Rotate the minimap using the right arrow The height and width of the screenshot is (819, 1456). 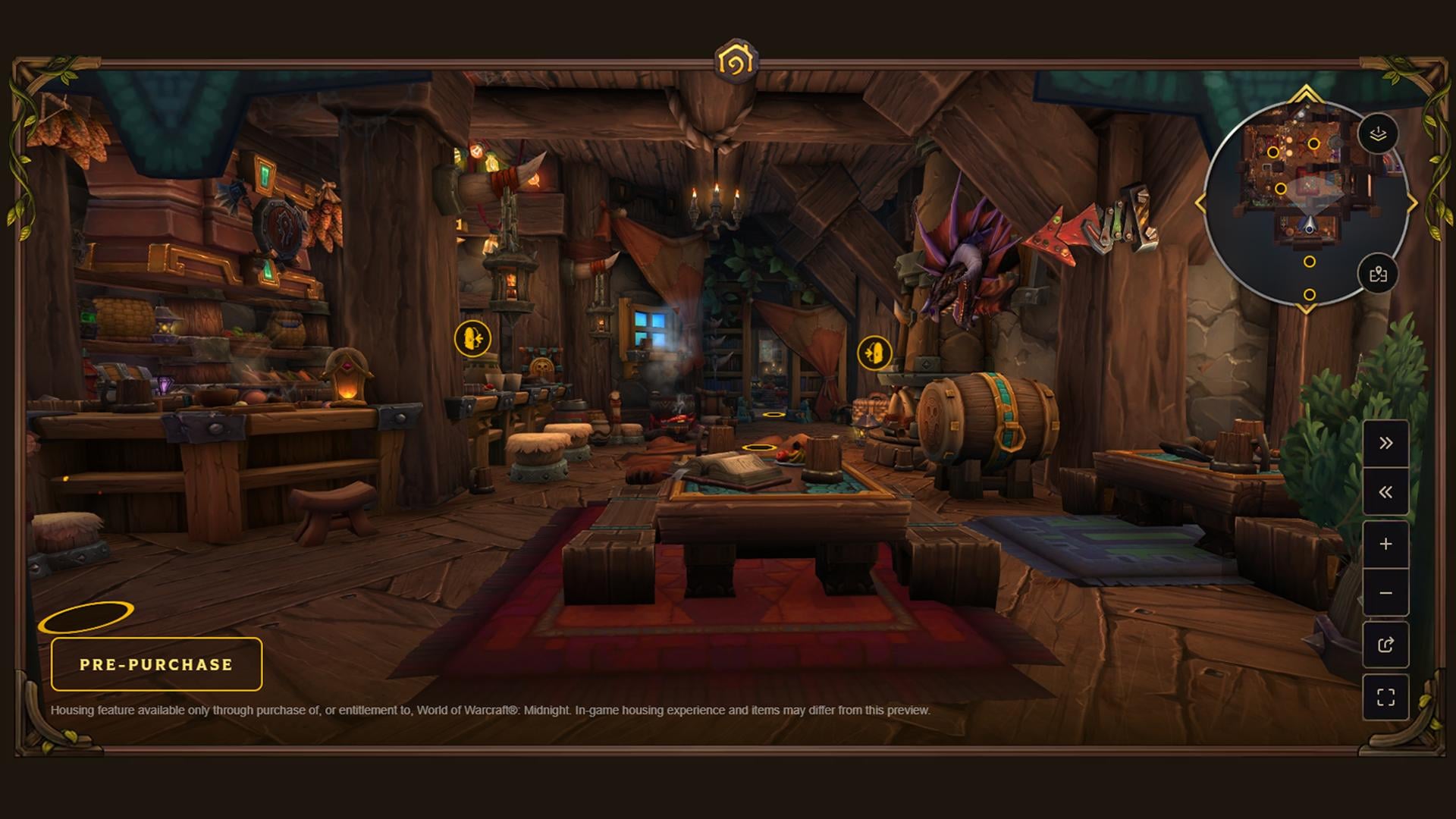(1412, 203)
